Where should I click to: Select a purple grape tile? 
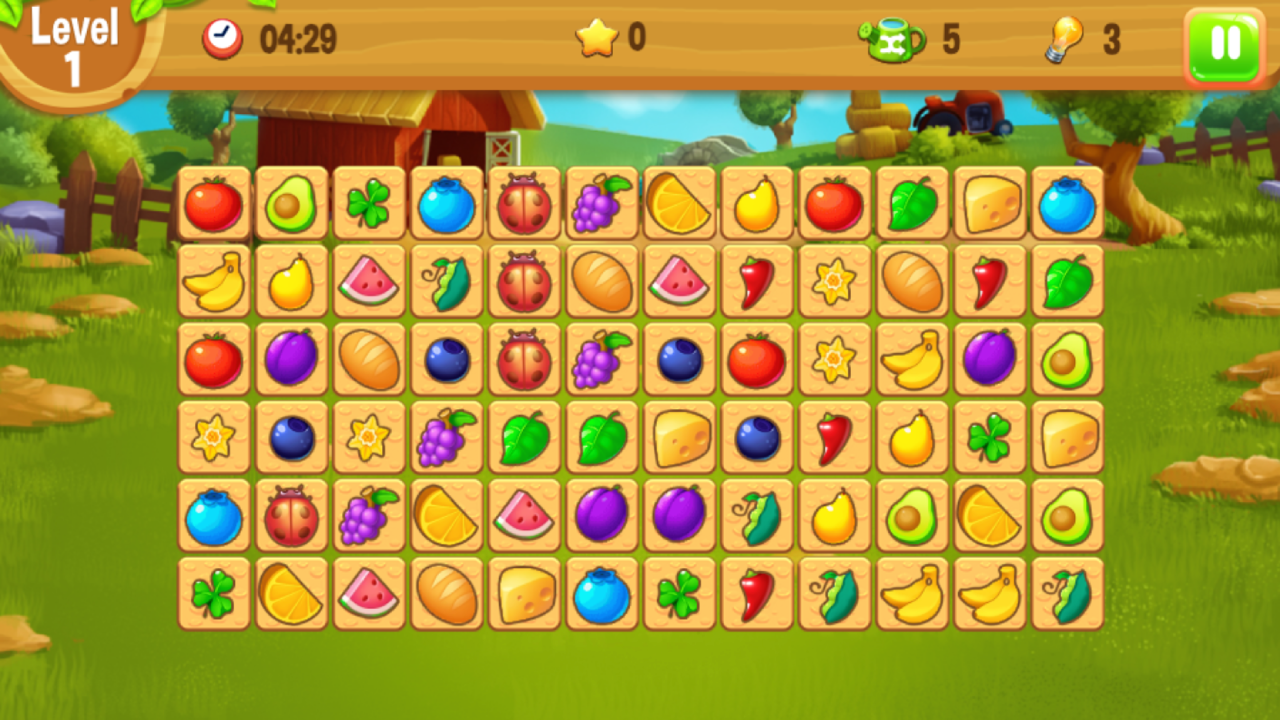601,205
